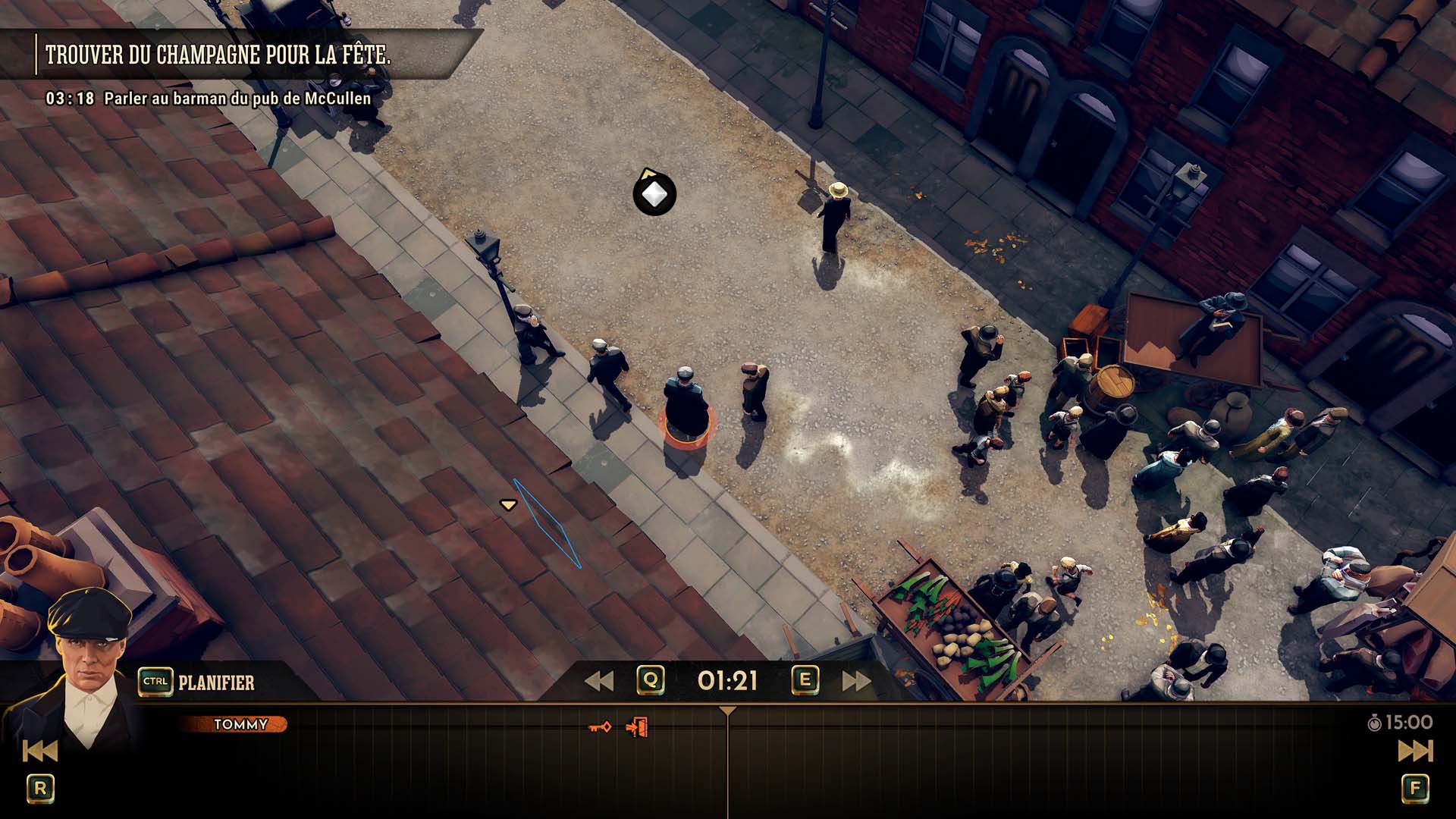The height and width of the screenshot is (819, 1456).
Task: Select the champagne mission objective banner
Action: click(x=218, y=55)
